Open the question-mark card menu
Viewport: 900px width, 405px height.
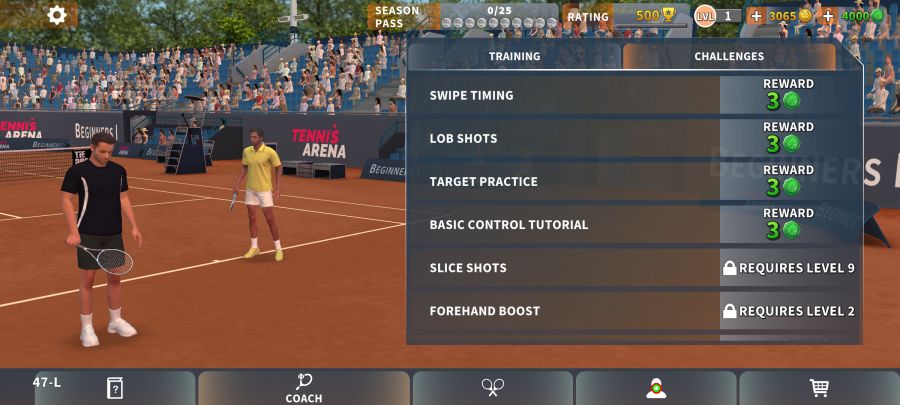(x=115, y=388)
